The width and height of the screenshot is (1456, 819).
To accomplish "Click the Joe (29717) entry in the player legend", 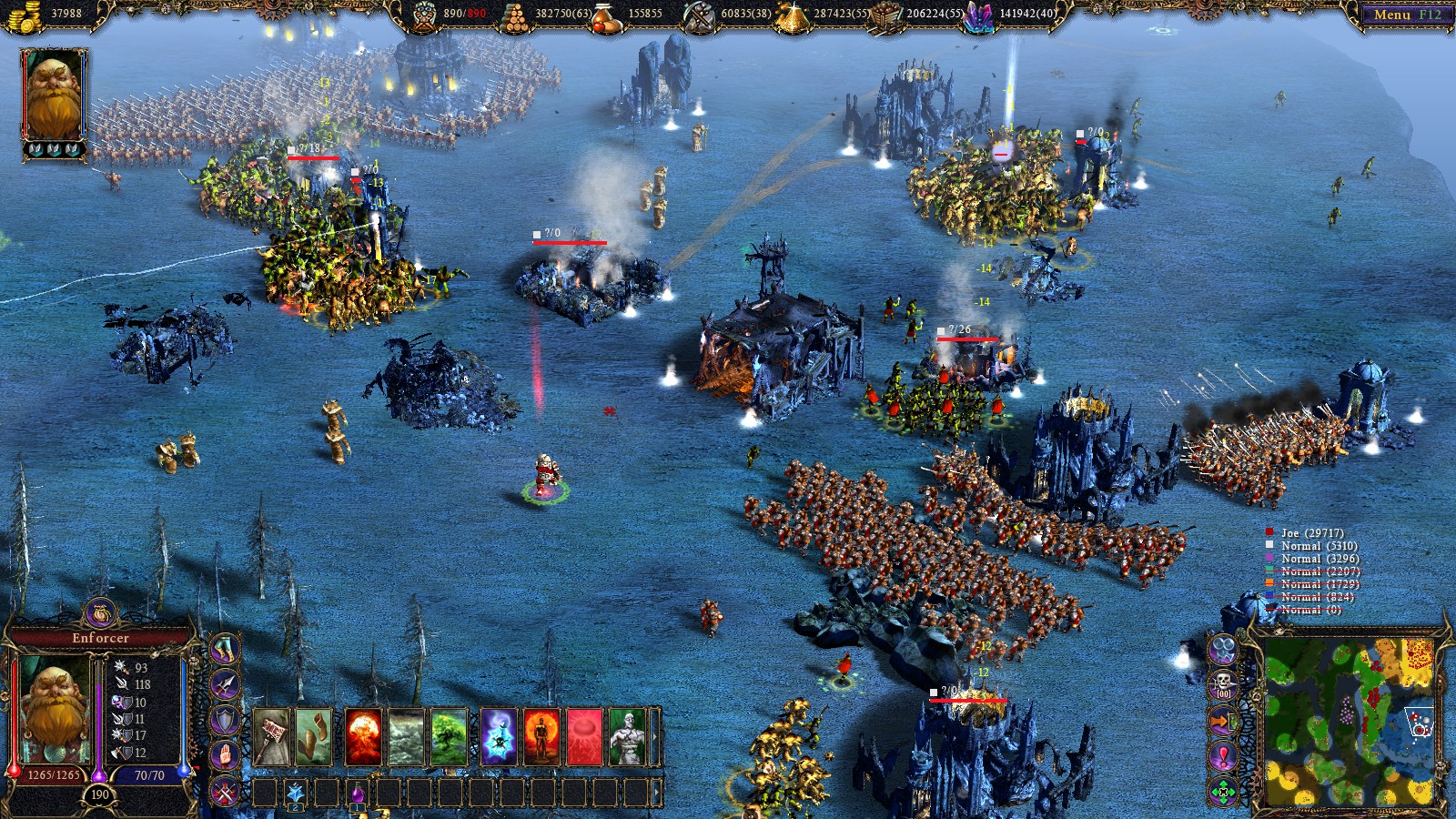I will click(1313, 533).
